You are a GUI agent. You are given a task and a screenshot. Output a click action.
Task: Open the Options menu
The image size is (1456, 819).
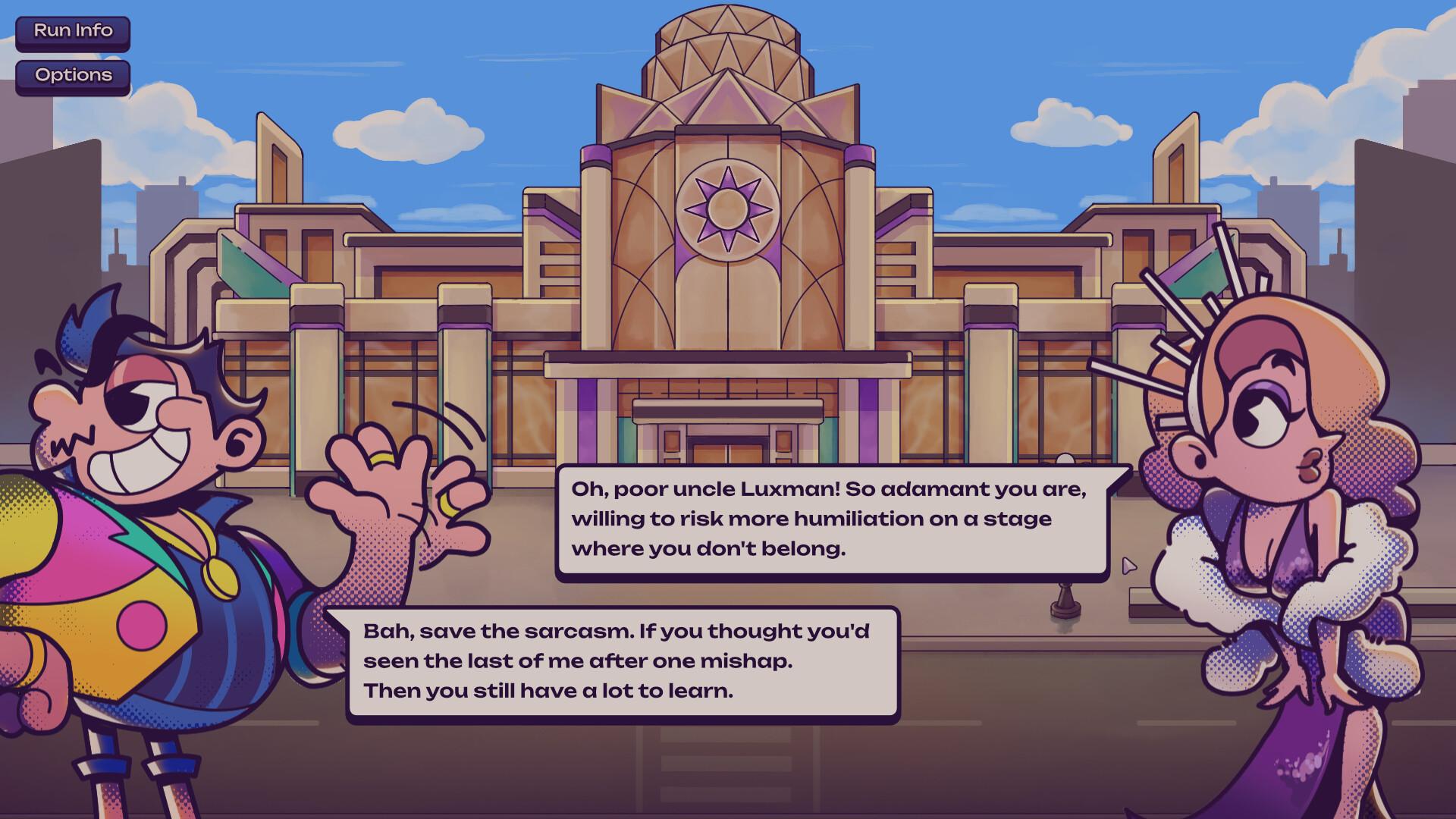pos(72,75)
